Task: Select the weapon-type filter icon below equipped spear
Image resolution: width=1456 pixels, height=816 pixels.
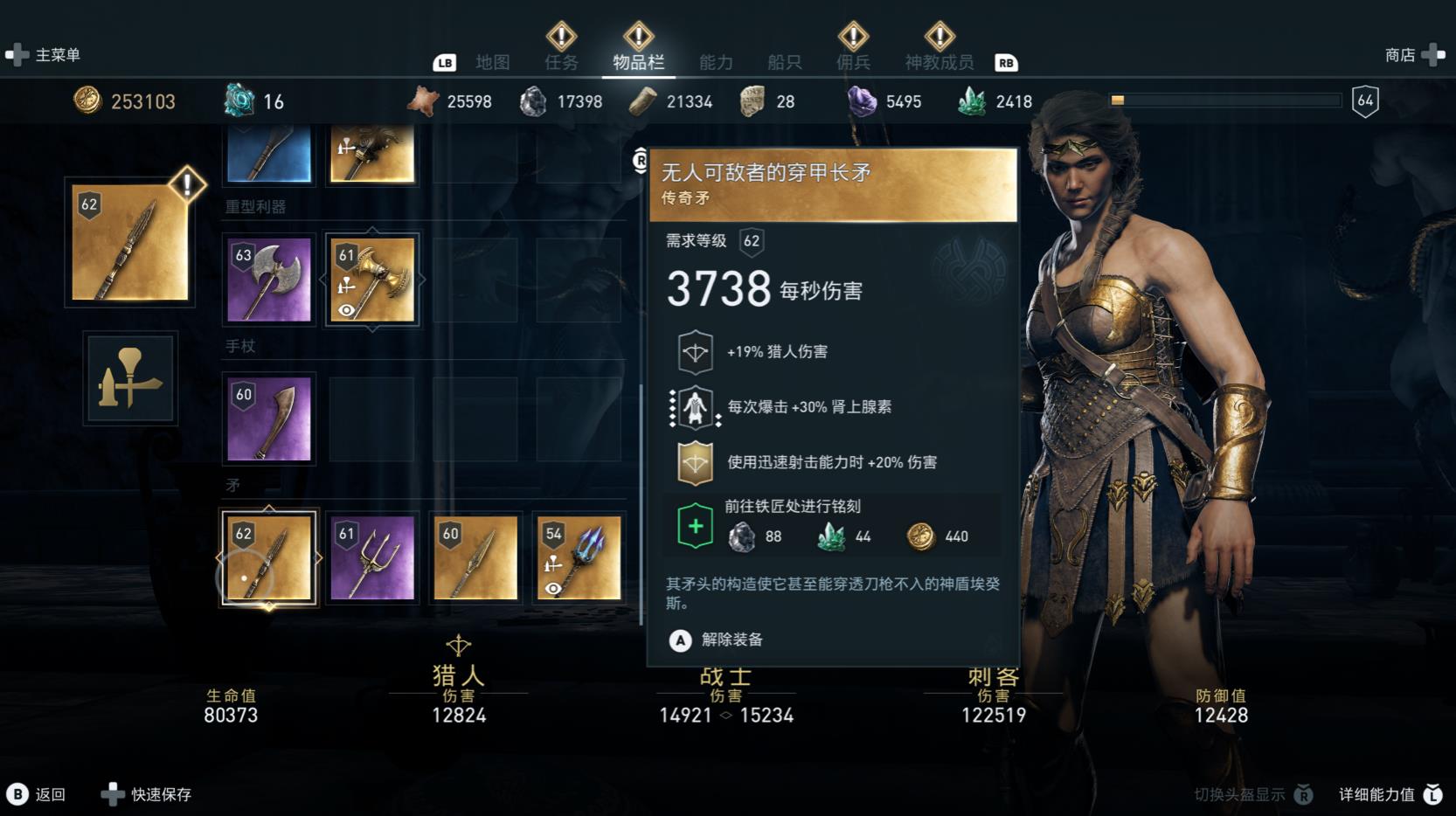Action: (130, 378)
